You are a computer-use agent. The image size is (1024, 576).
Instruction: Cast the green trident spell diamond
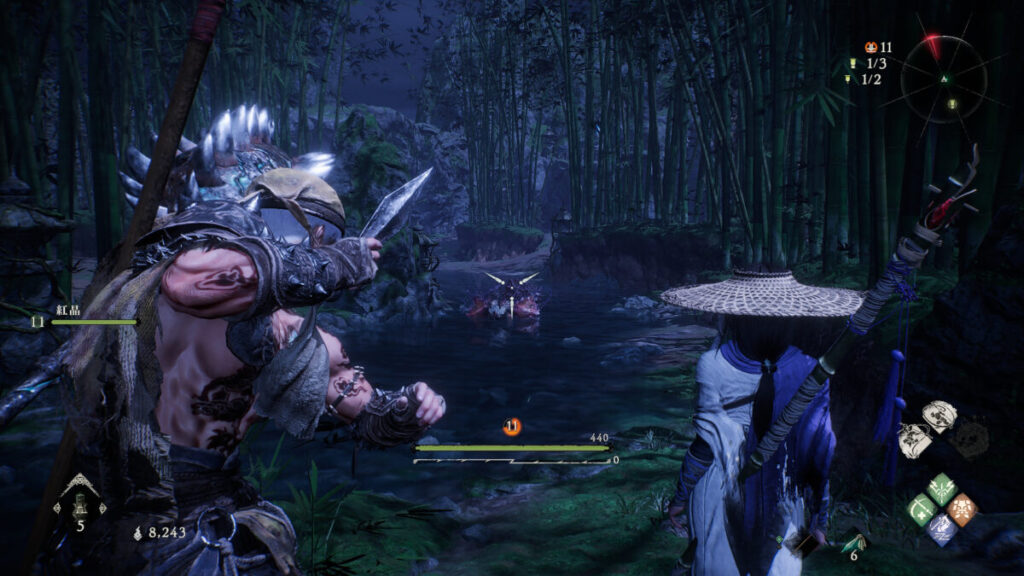(941, 489)
